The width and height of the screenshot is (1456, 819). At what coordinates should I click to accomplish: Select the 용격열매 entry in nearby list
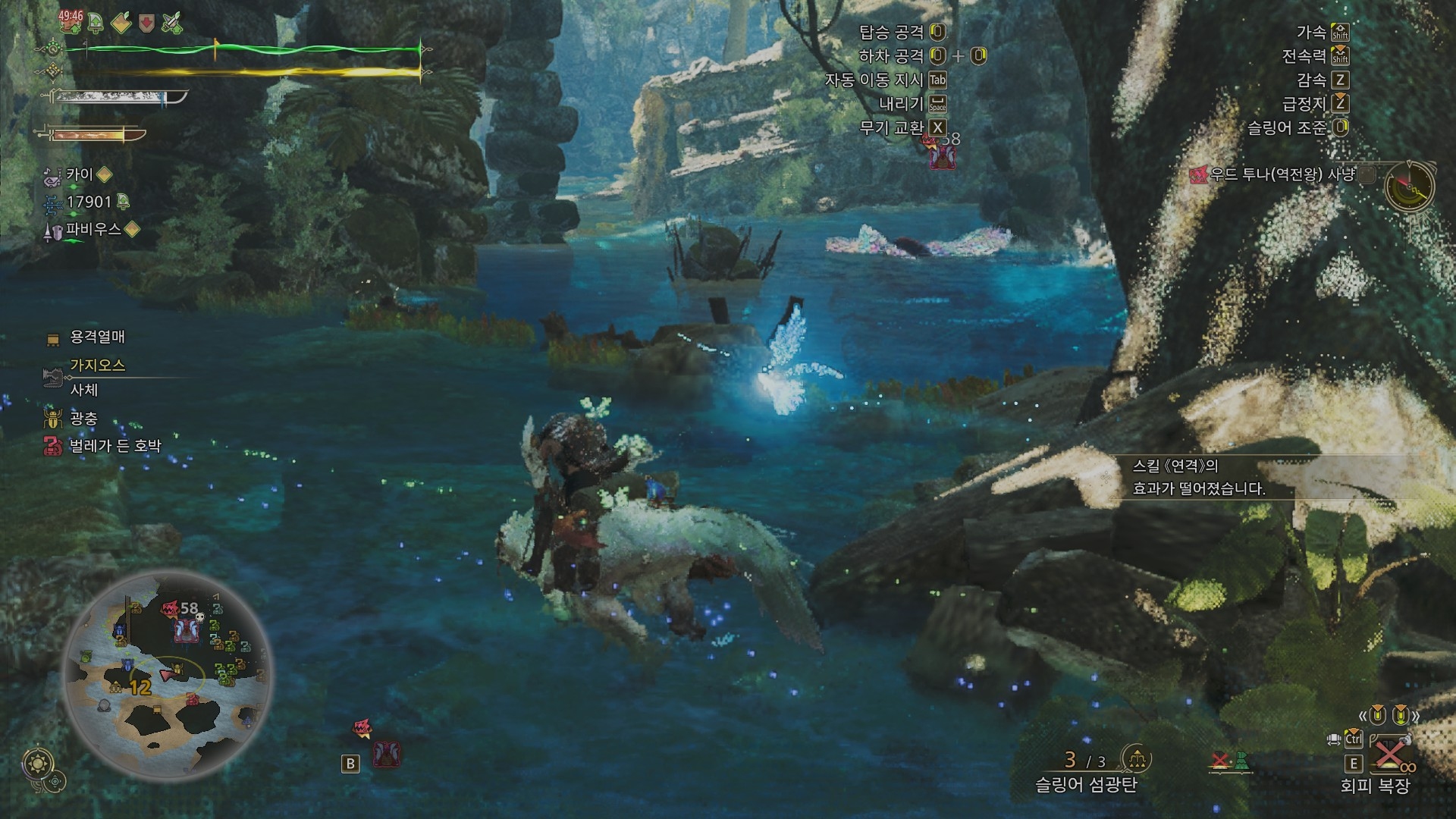(97, 337)
